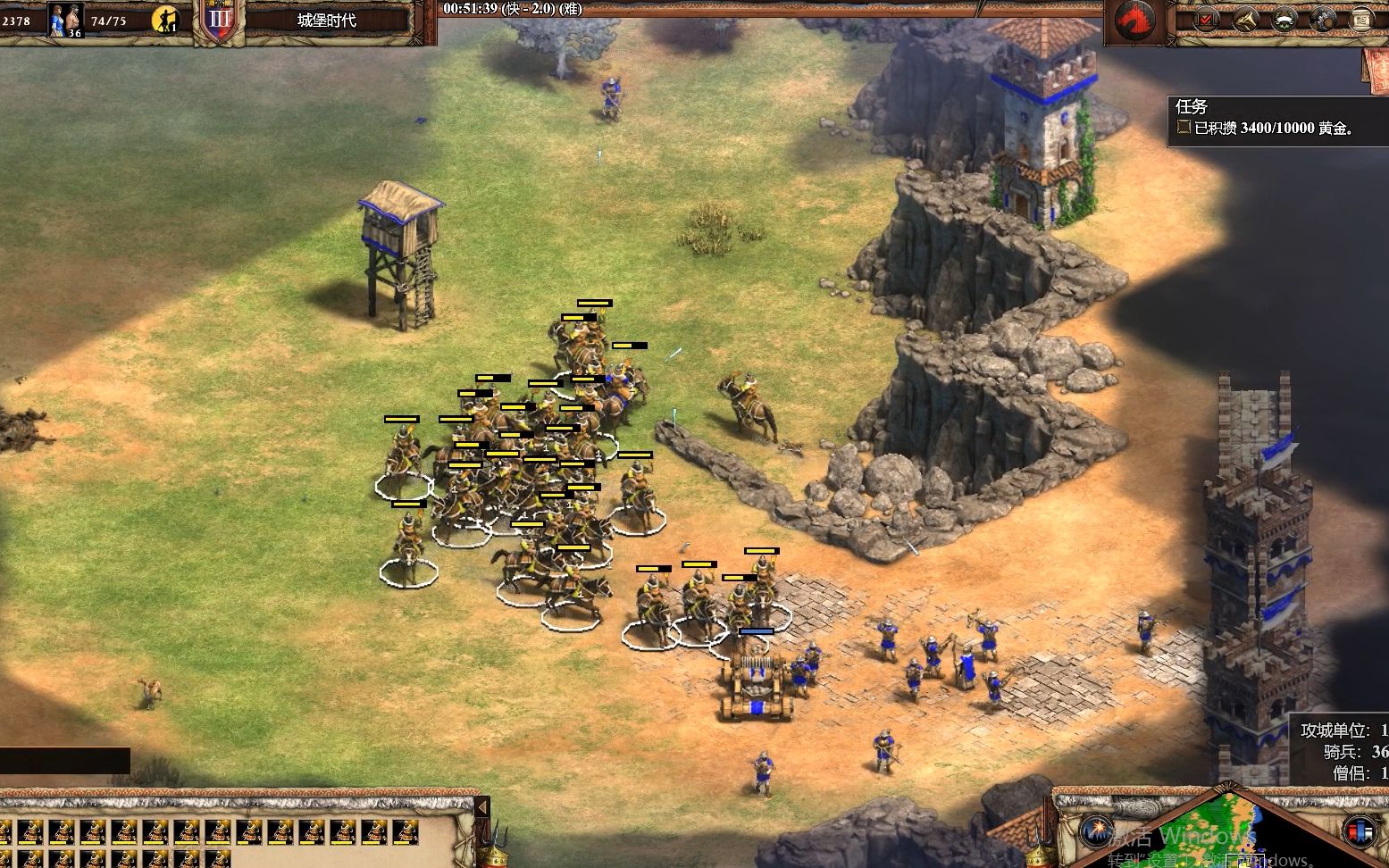Select the idle villager icon
The image size is (1389, 868).
pos(165,19)
